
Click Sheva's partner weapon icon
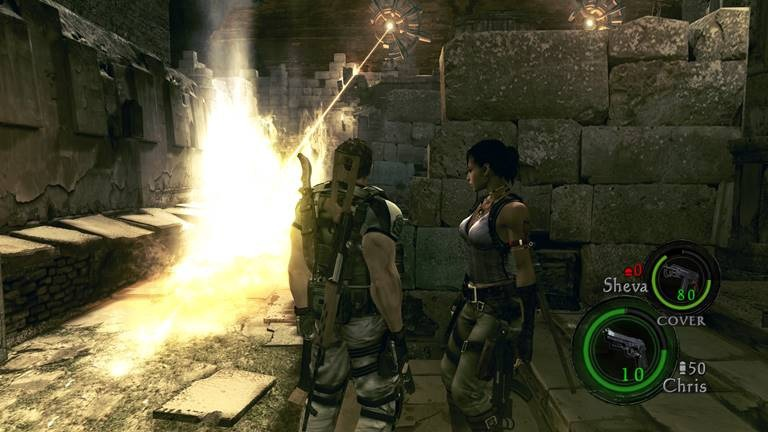coord(682,273)
